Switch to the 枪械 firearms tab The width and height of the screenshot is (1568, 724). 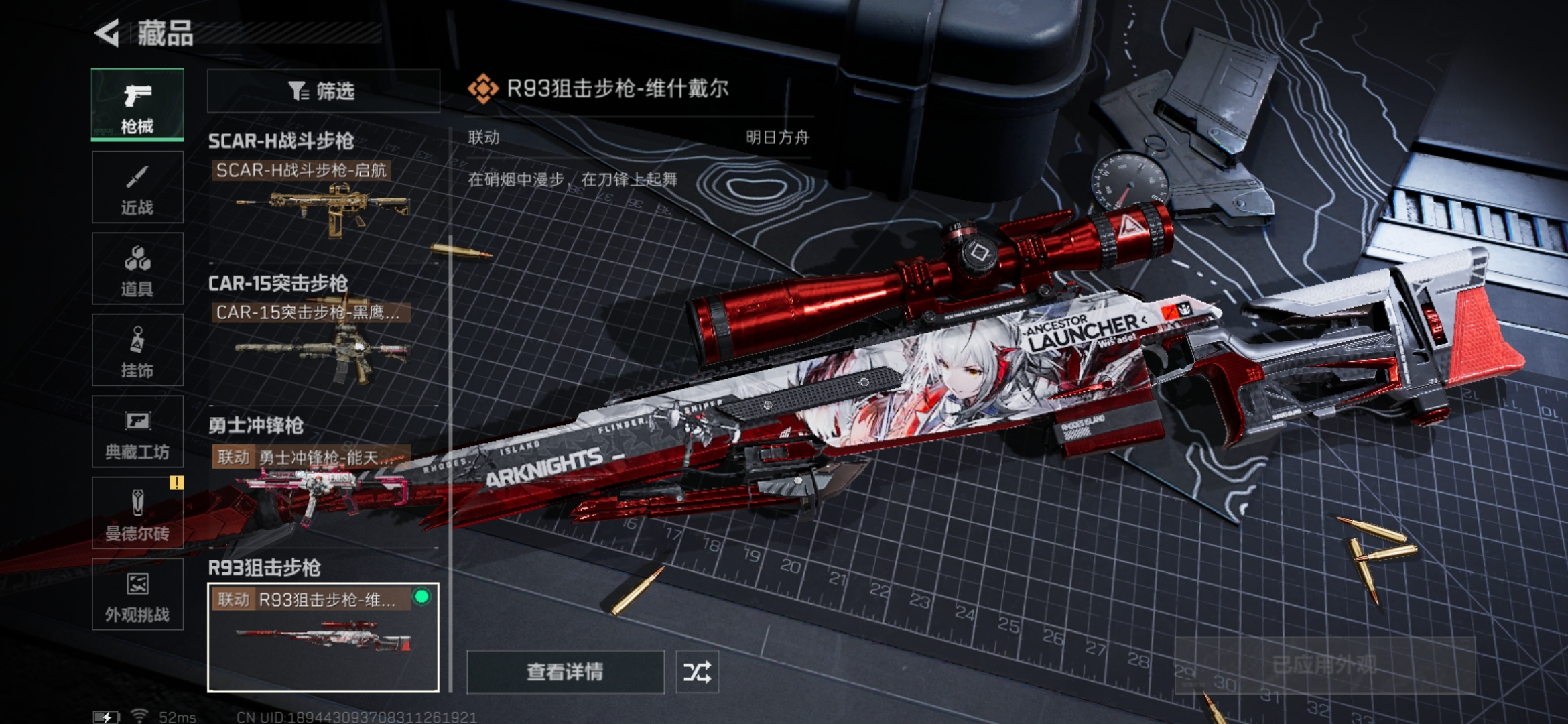[137, 105]
